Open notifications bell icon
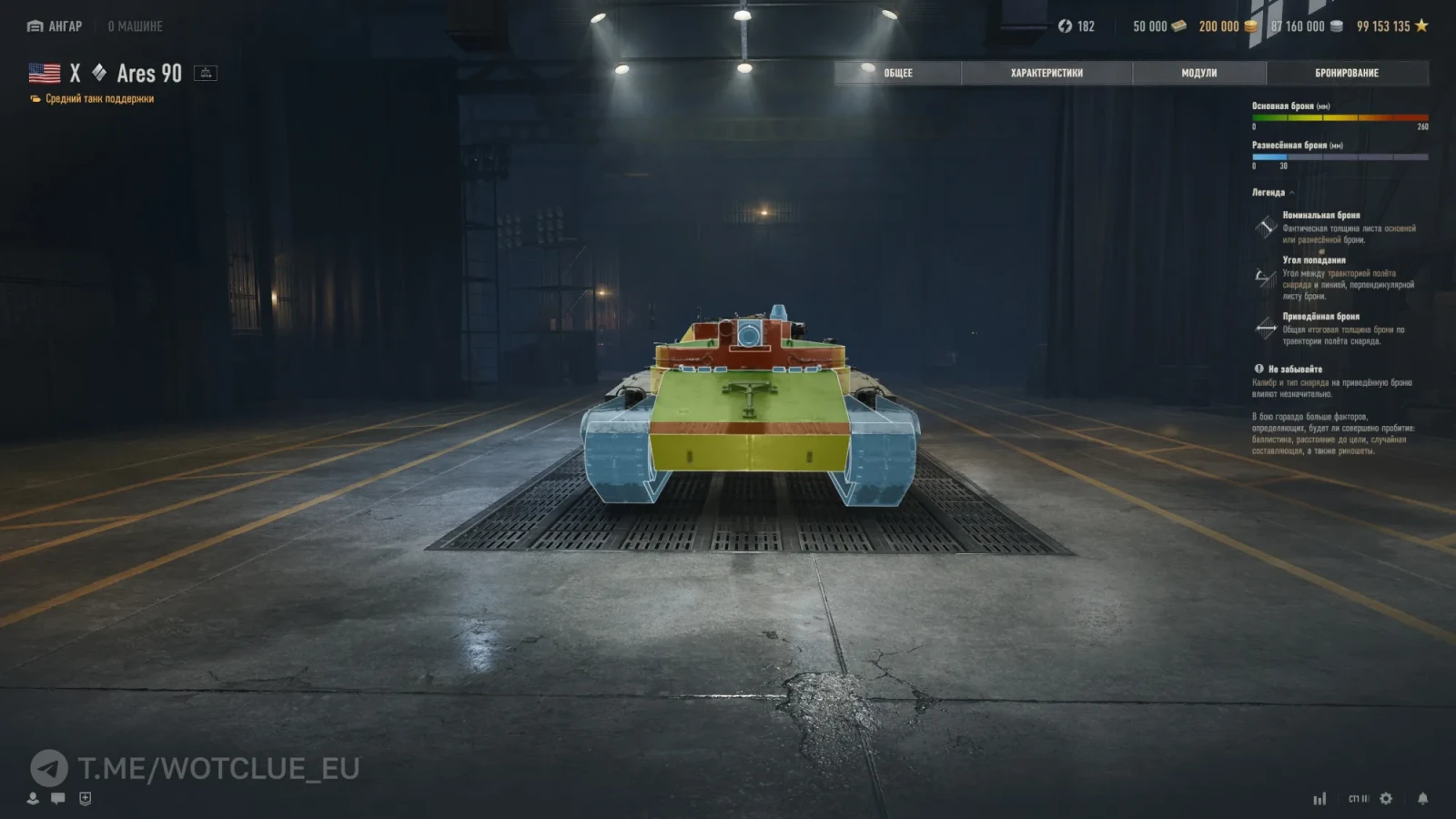 point(1422,798)
